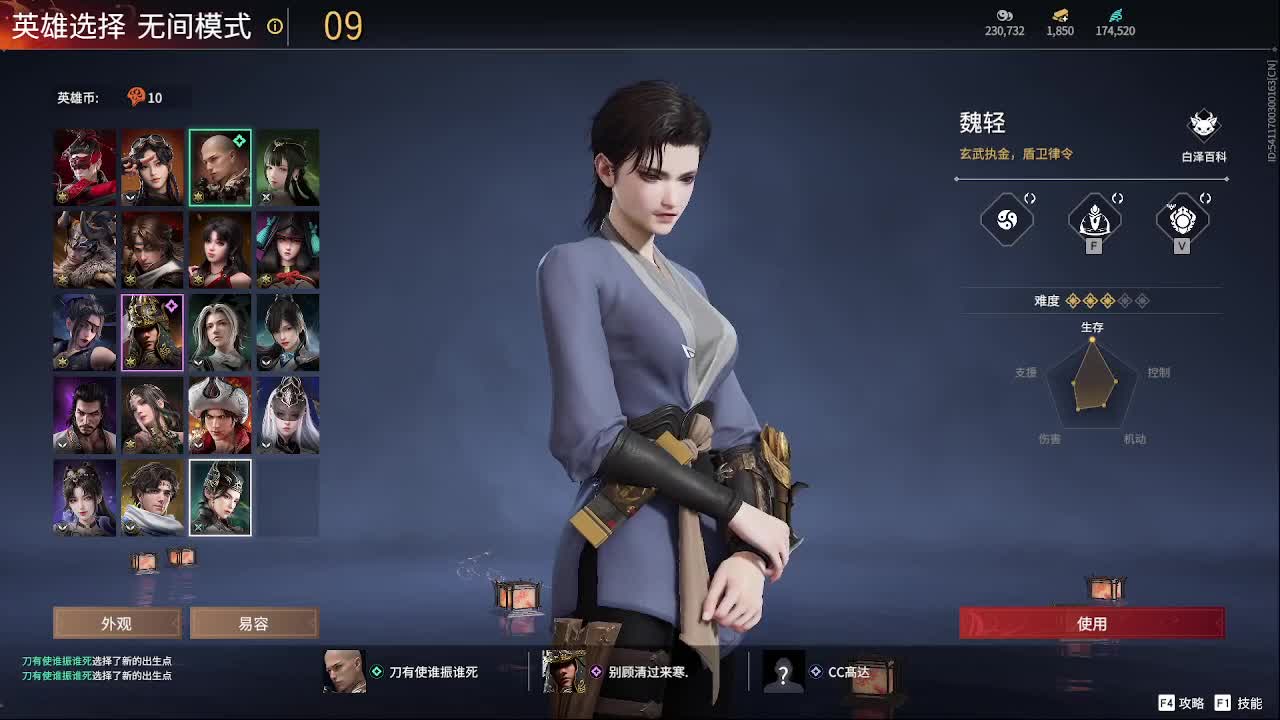Open the 易容 customization panel

(x=254, y=623)
